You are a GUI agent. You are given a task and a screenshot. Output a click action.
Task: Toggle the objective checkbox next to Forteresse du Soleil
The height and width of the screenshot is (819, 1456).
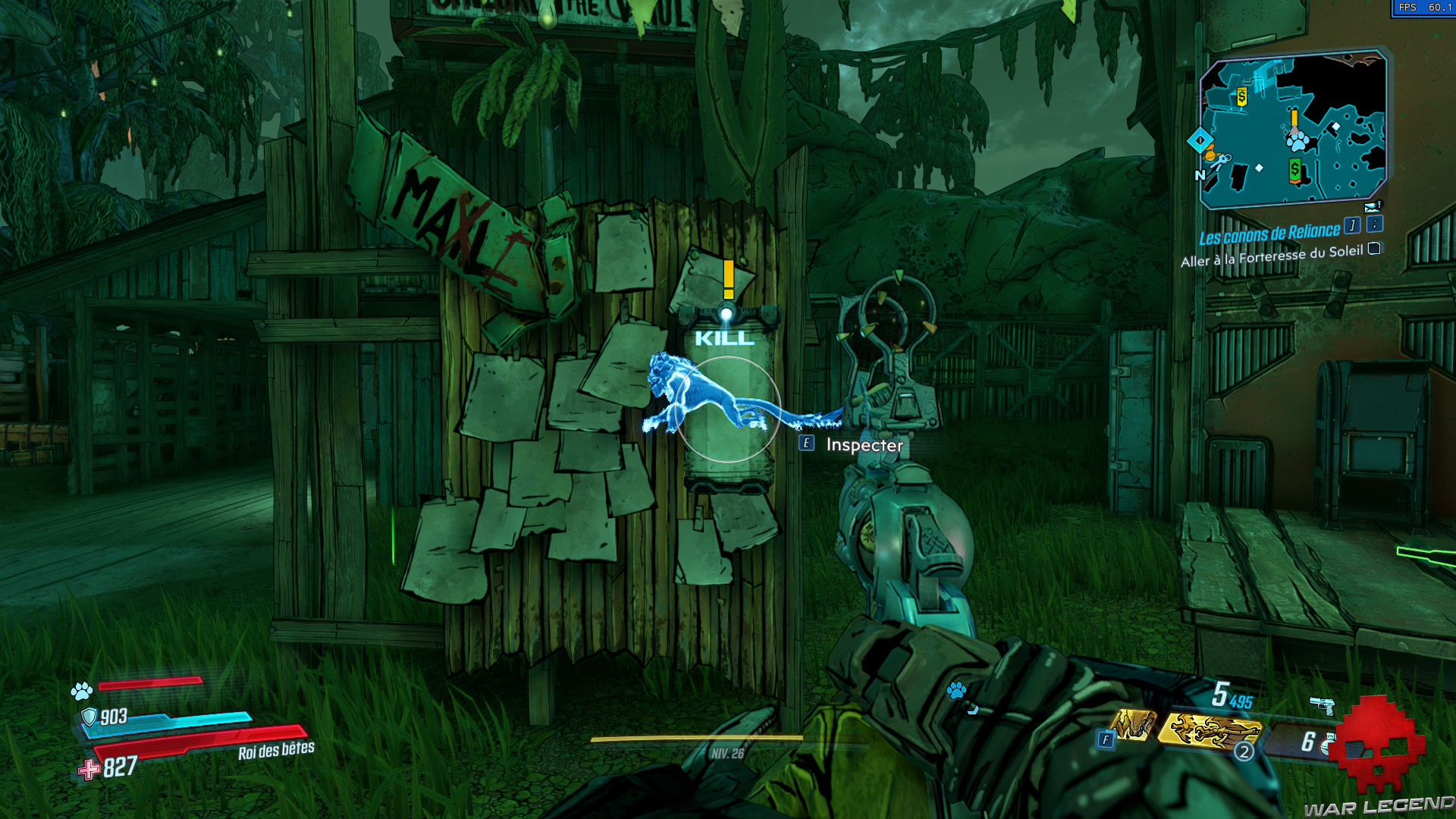coord(1374,250)
